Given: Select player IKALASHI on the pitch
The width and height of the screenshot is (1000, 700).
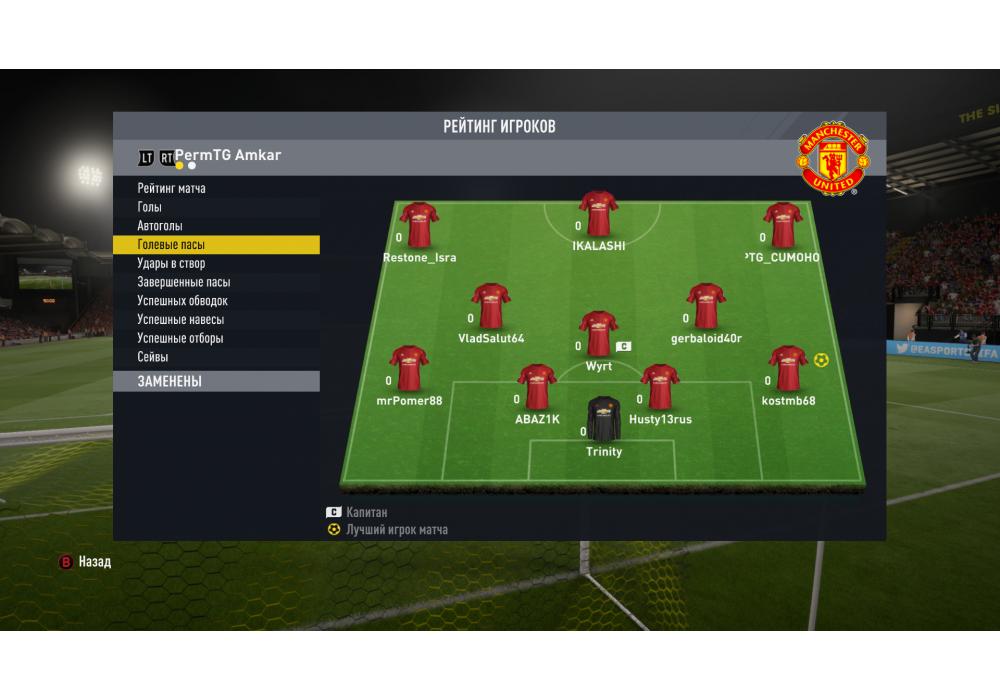Looking at the screenshot, I should click(598, 214).
